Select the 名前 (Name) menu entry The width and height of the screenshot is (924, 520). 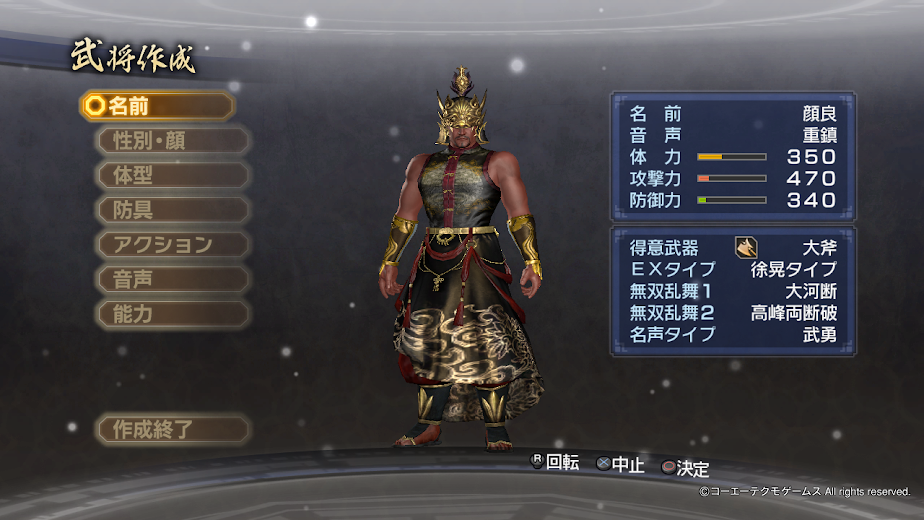tap(157, 106)
